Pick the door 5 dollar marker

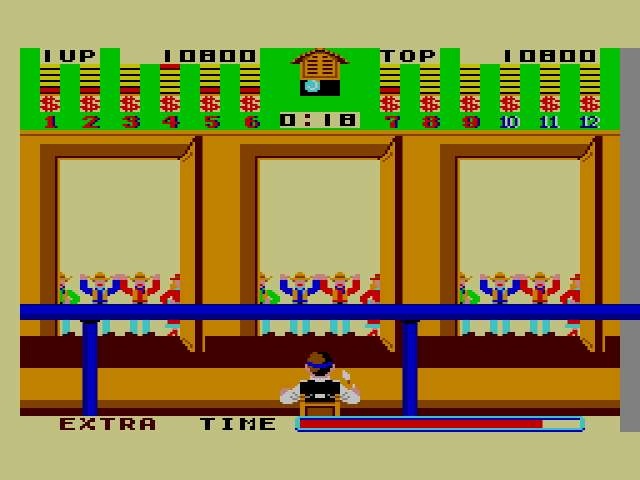[210, 102]
